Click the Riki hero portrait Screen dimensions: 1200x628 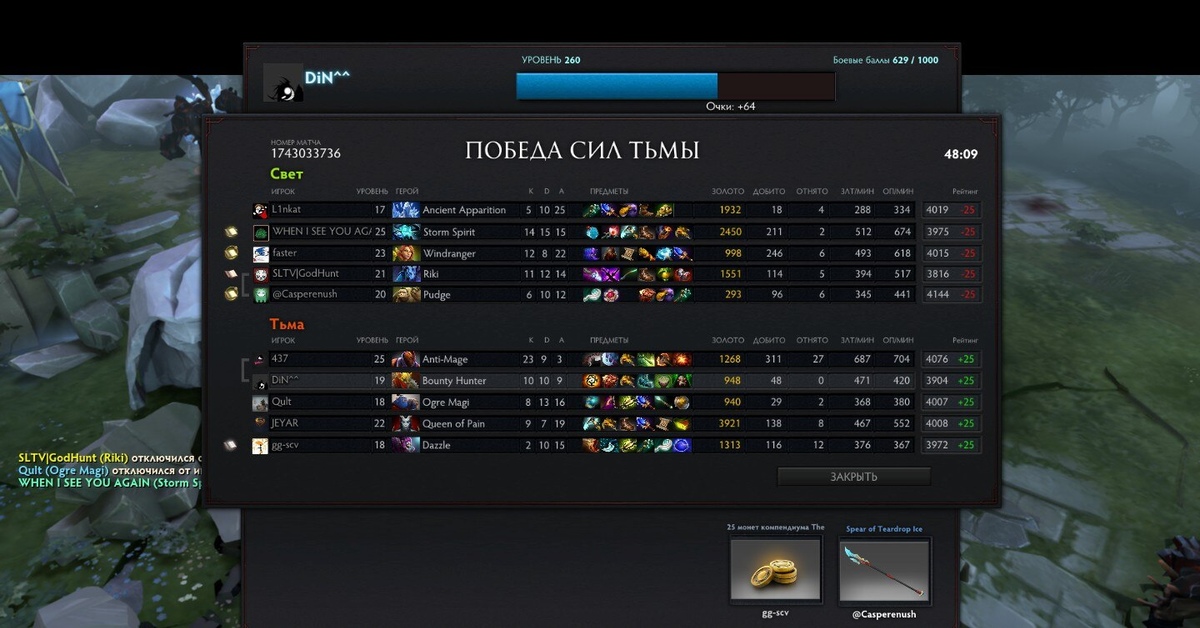[x=406, y=274]
